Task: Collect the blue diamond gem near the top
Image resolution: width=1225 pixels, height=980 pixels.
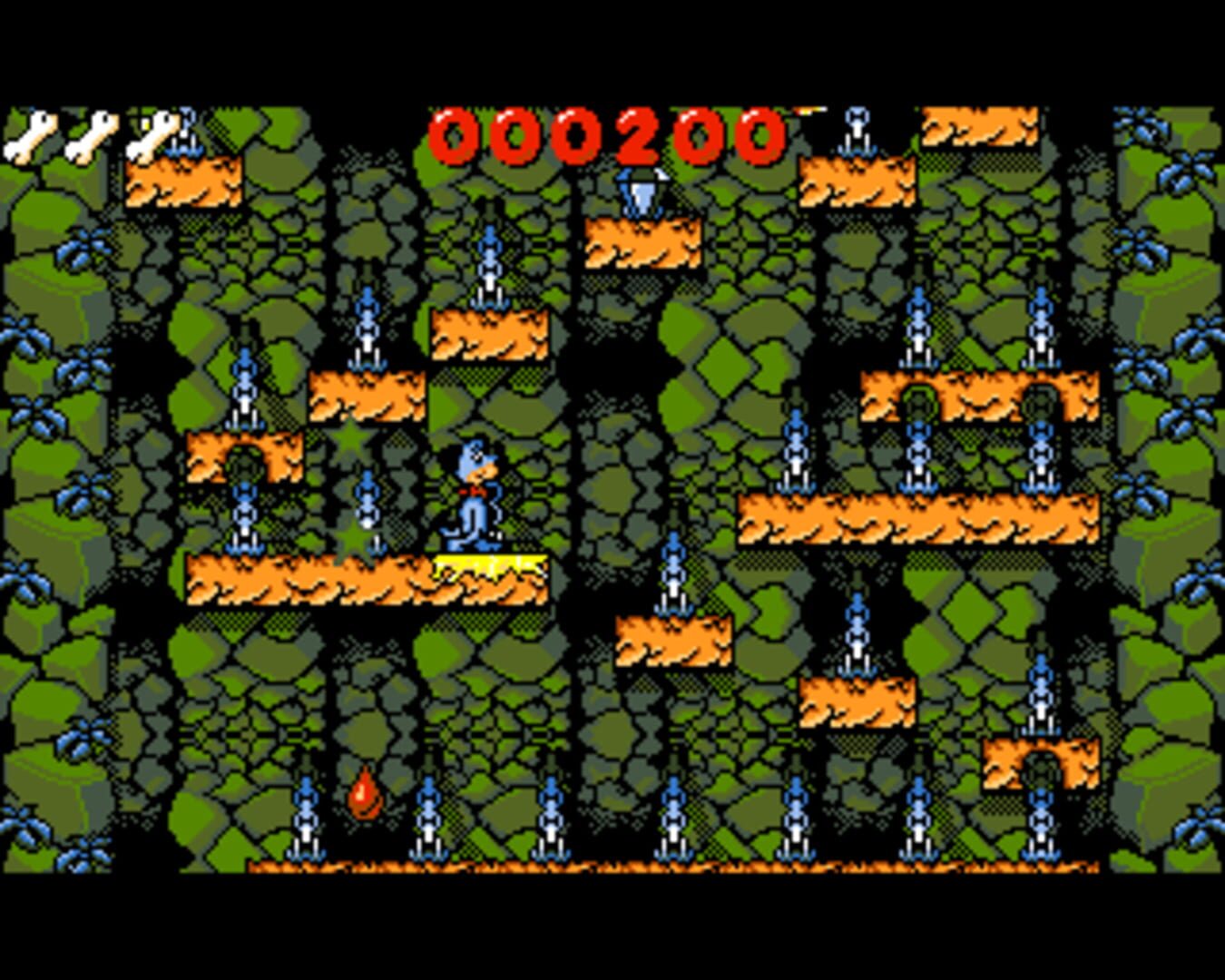Action: (642, 191)
